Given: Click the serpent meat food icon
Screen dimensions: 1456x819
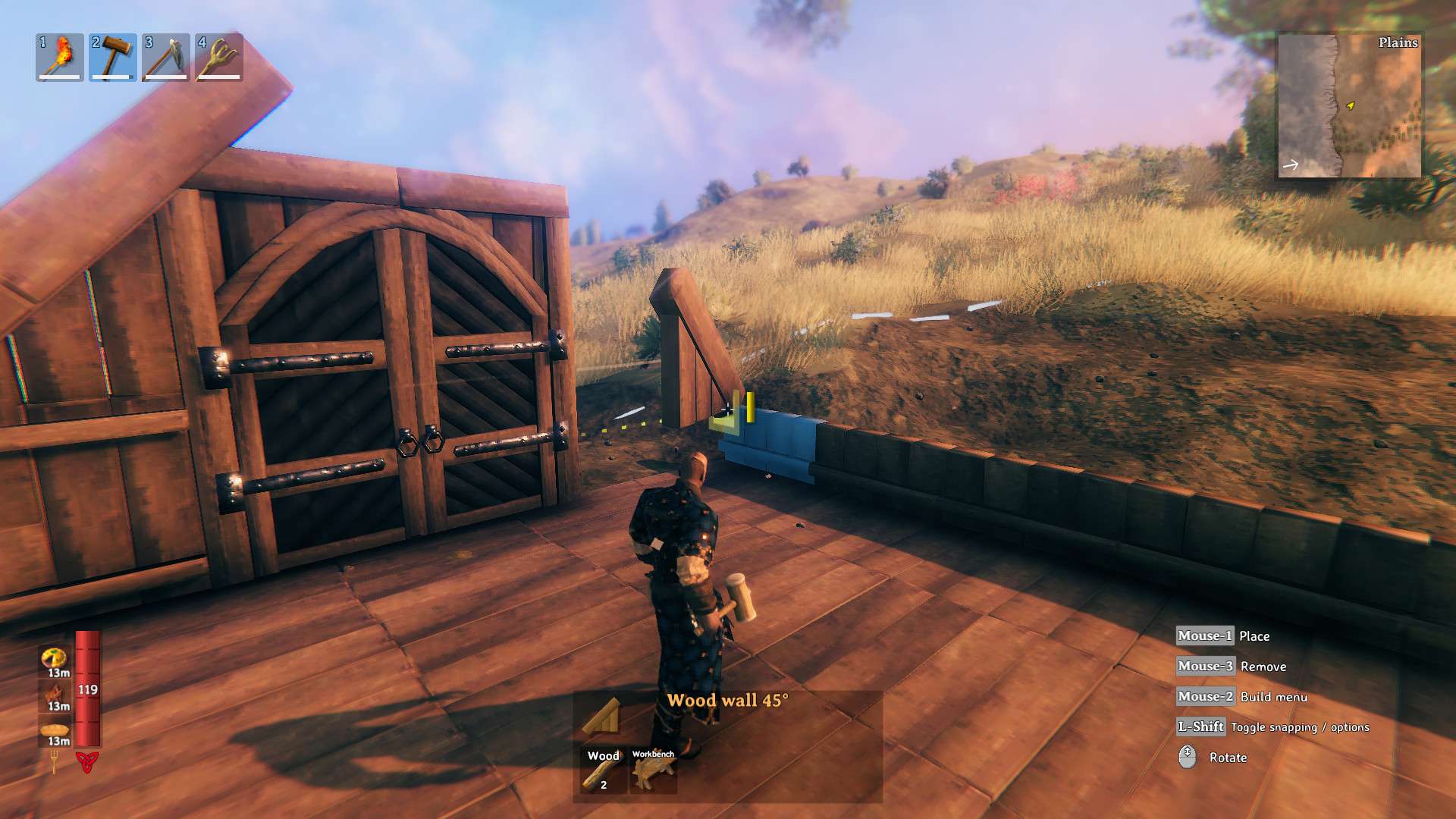Looking at the screenshot, I should 54,692.
